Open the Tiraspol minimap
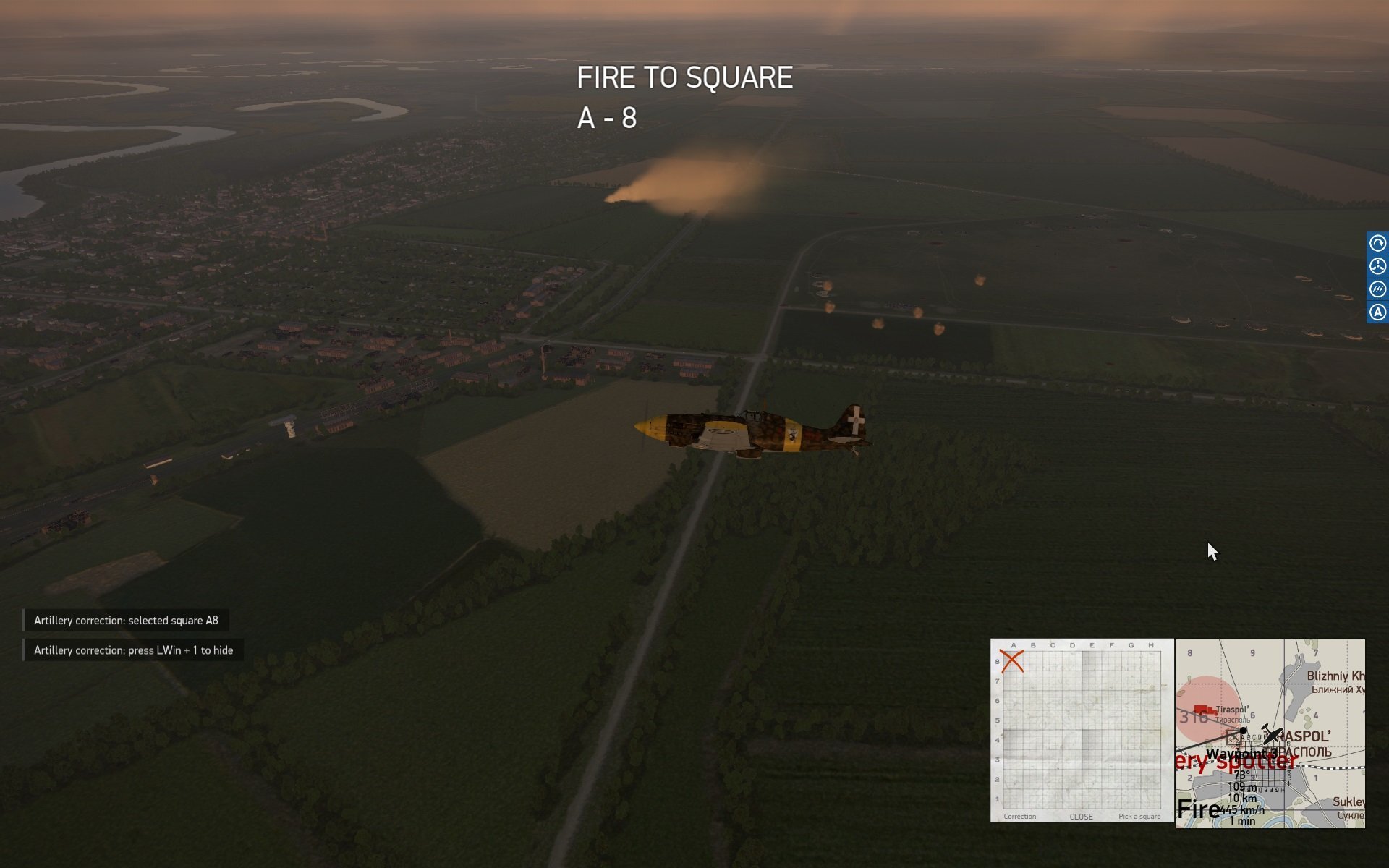Viewport: 1389px width, 868px height. pyautogui.click(x=1270, y=733)
